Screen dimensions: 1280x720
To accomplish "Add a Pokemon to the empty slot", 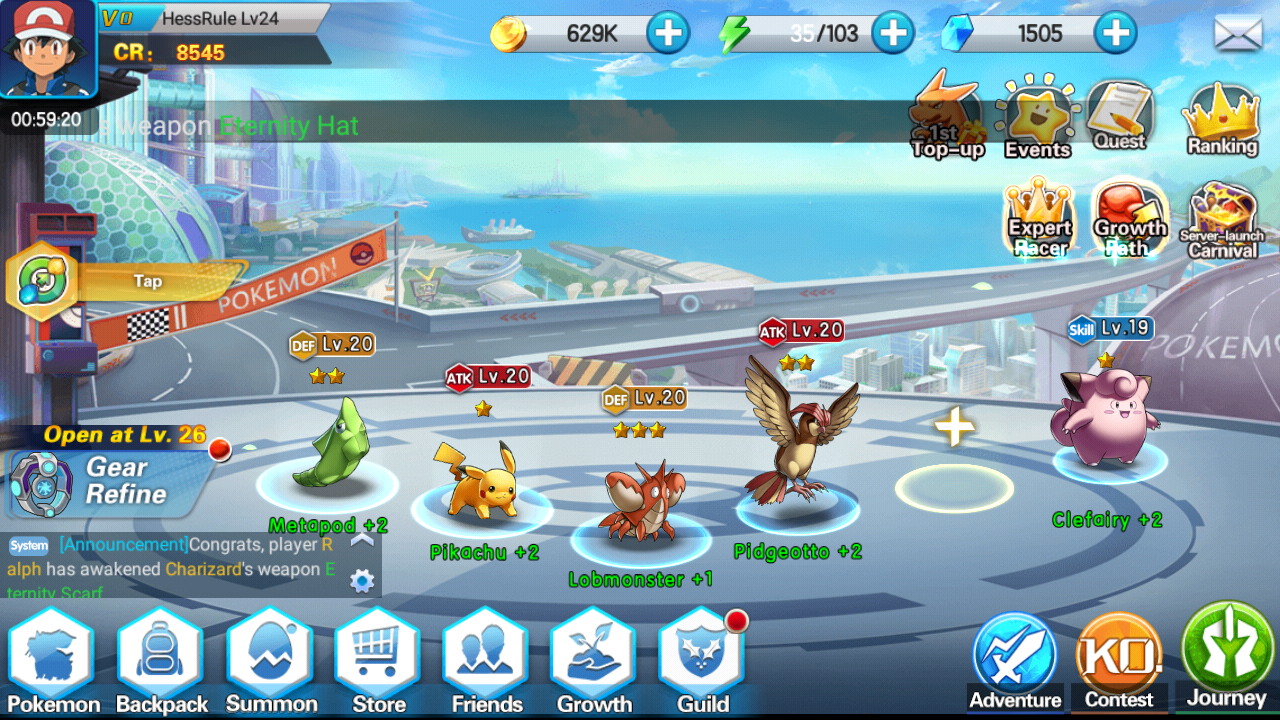I will pyautogui.click(x=954, y=429).
